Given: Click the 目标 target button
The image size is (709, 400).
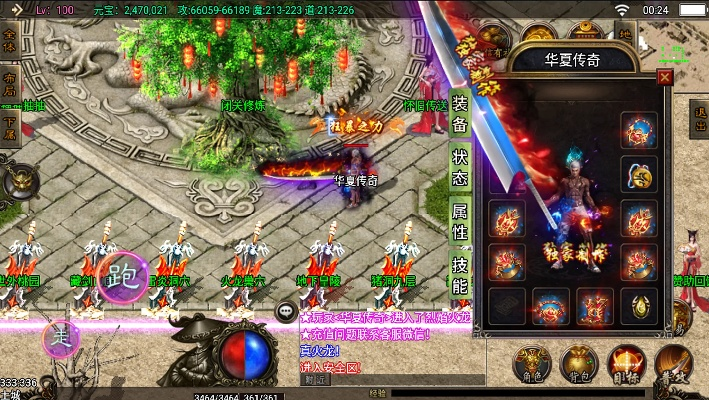Looking at the screenshot, I should pos(627,364).
